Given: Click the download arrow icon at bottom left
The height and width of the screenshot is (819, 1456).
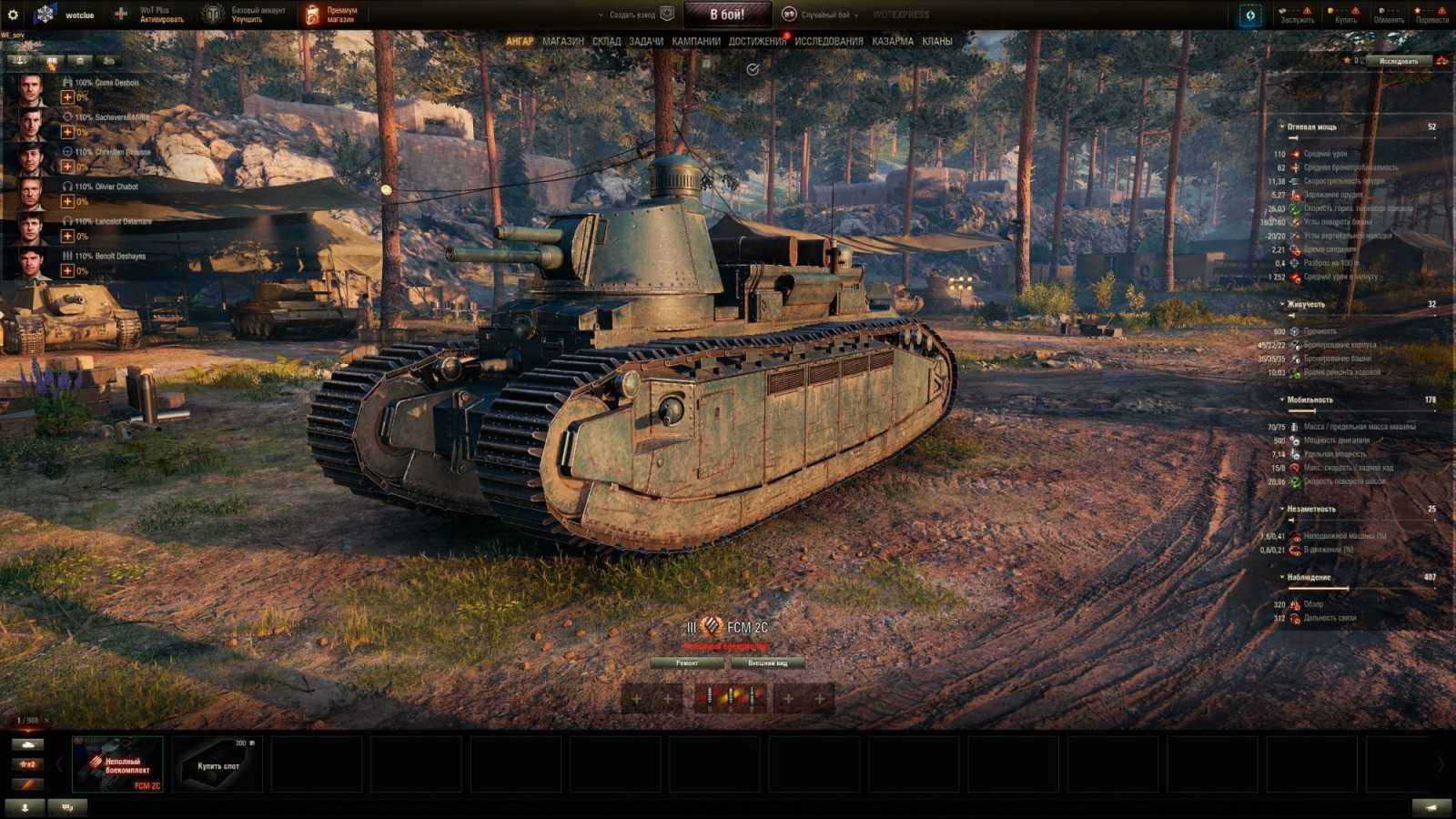Looking at the screenshot, I should (25, 806).
